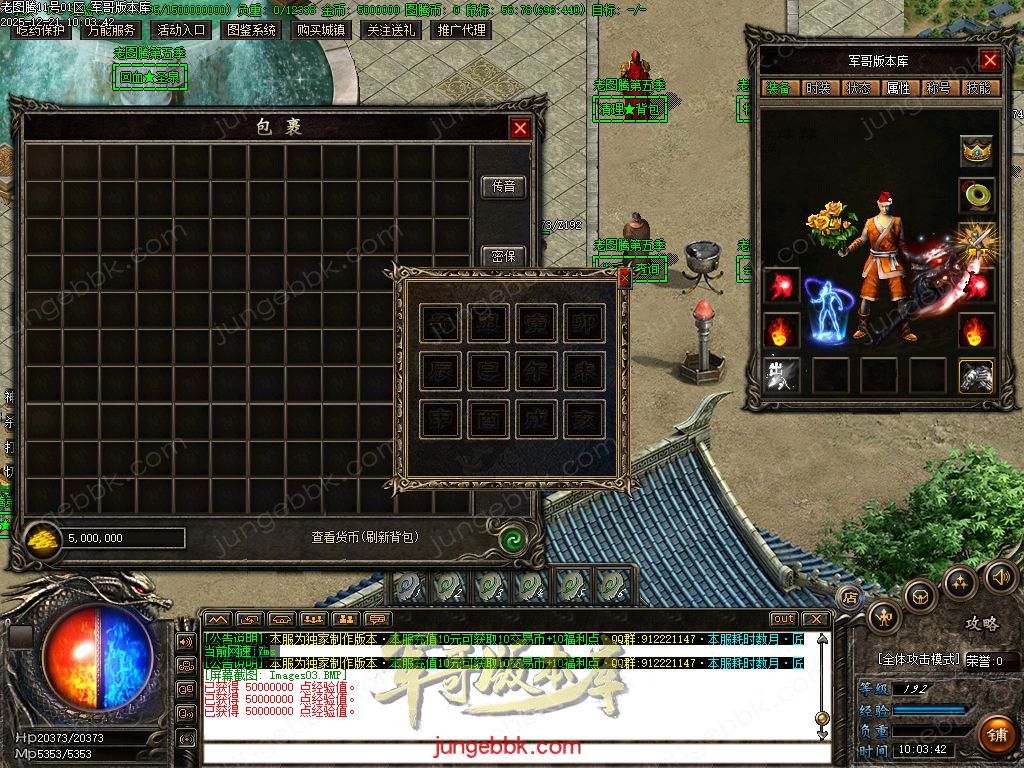The image size is (1024, 768).
Task: Open the 铺 shop round button
Action: click(x=996, y=734)
